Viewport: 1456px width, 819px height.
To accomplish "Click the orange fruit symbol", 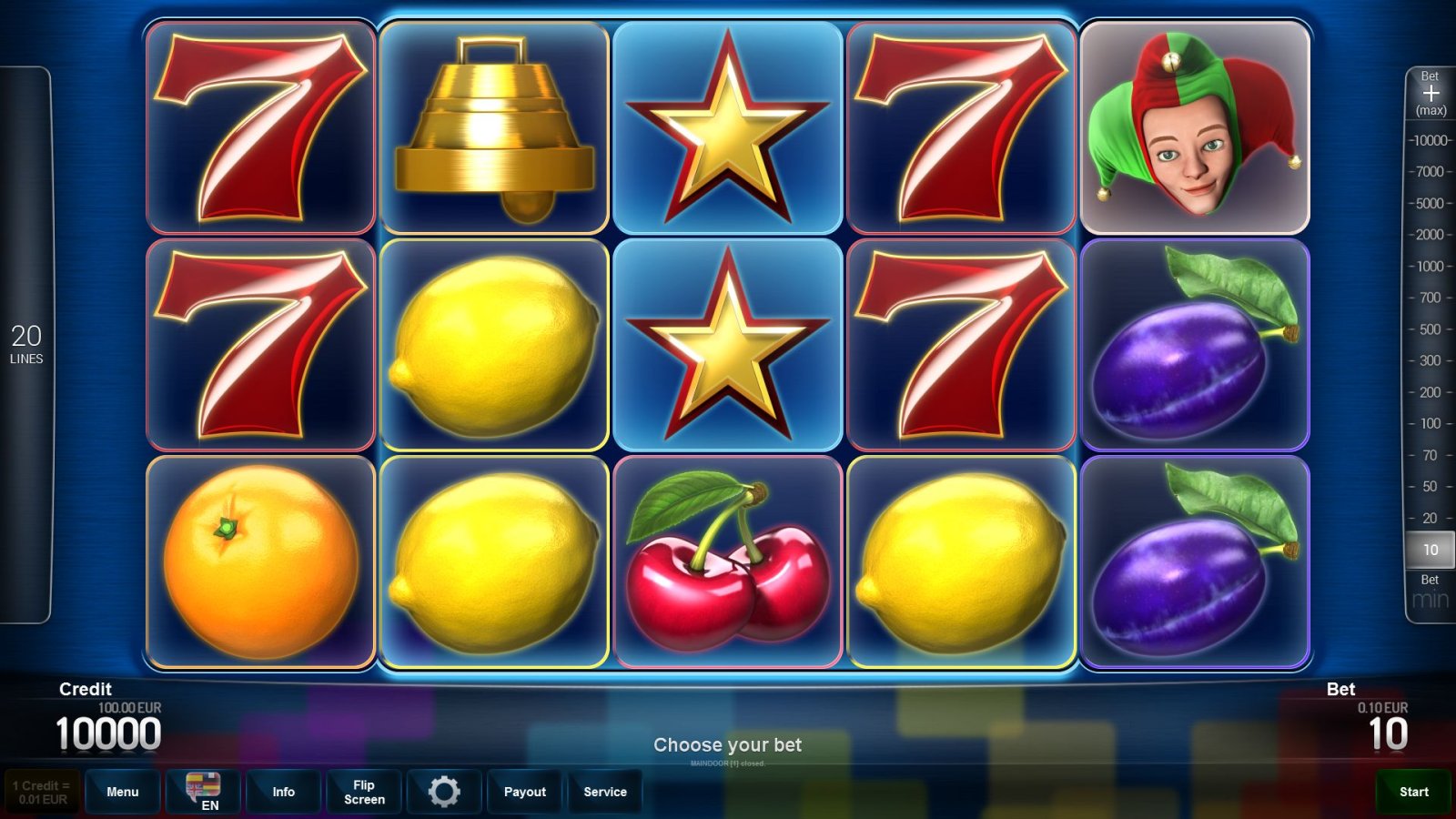I will 261,560.
